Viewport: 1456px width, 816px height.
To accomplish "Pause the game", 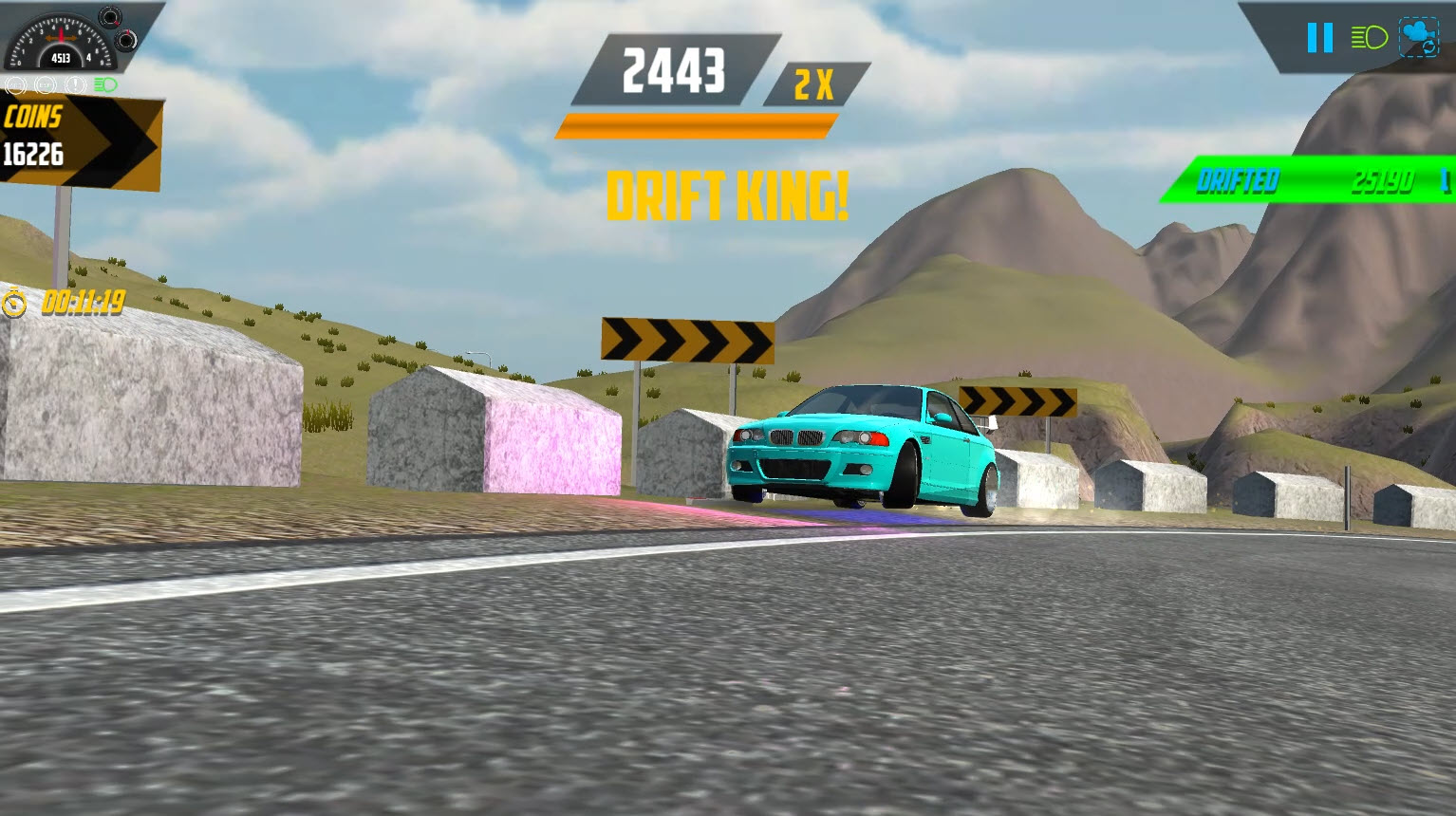I will click(1318, 38).
